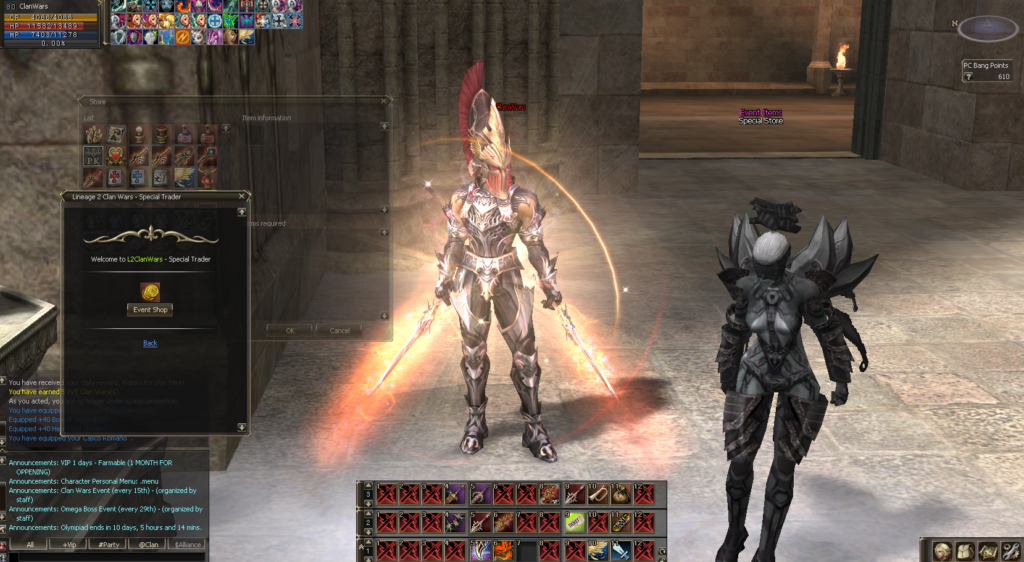Screen dimensions: 1024x562
Task: Confirm with the store OK button
Action: (290, 330)
